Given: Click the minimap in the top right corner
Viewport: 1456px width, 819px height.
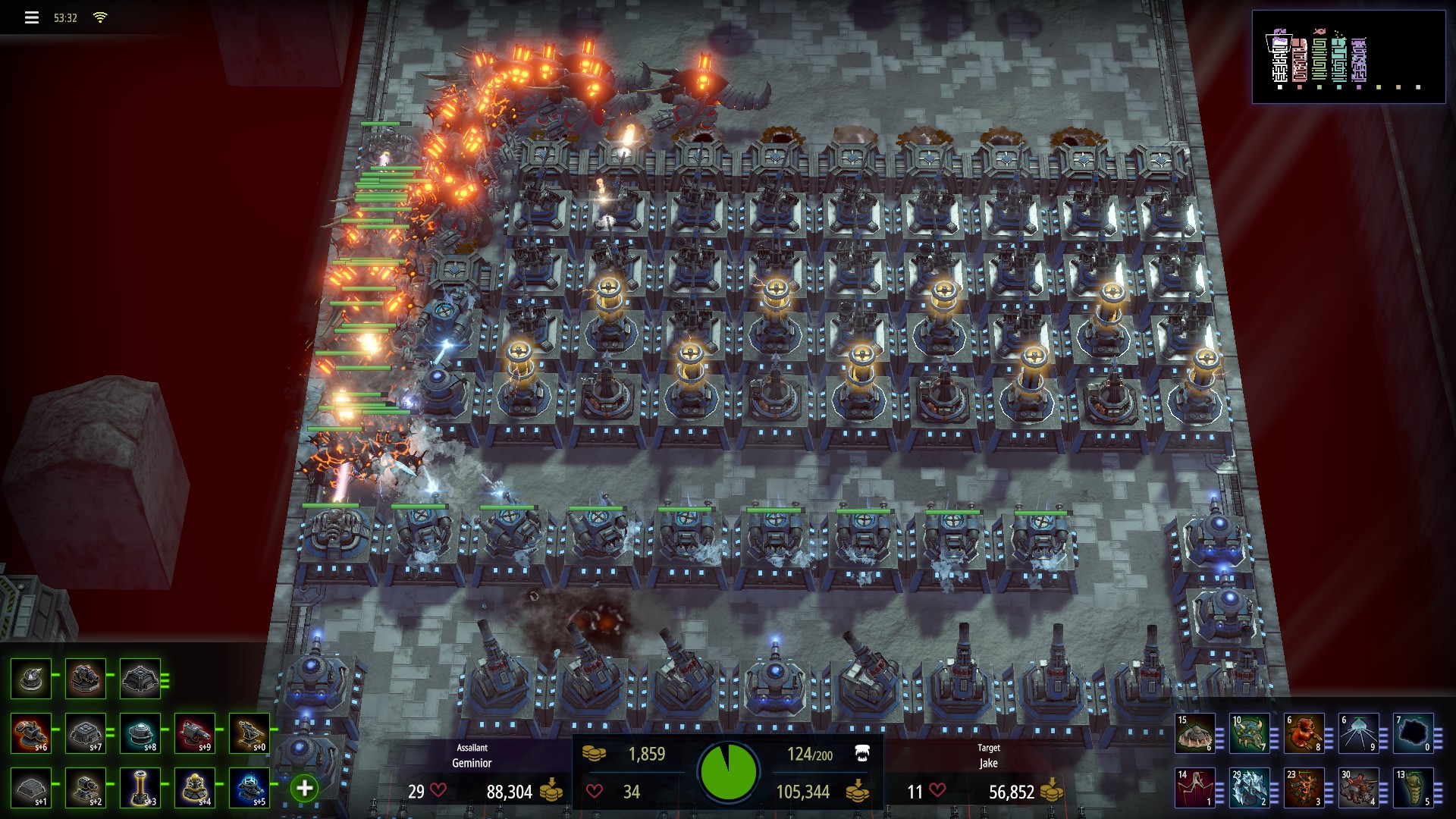Looking at the screenshot, I should coord(1350,55).
